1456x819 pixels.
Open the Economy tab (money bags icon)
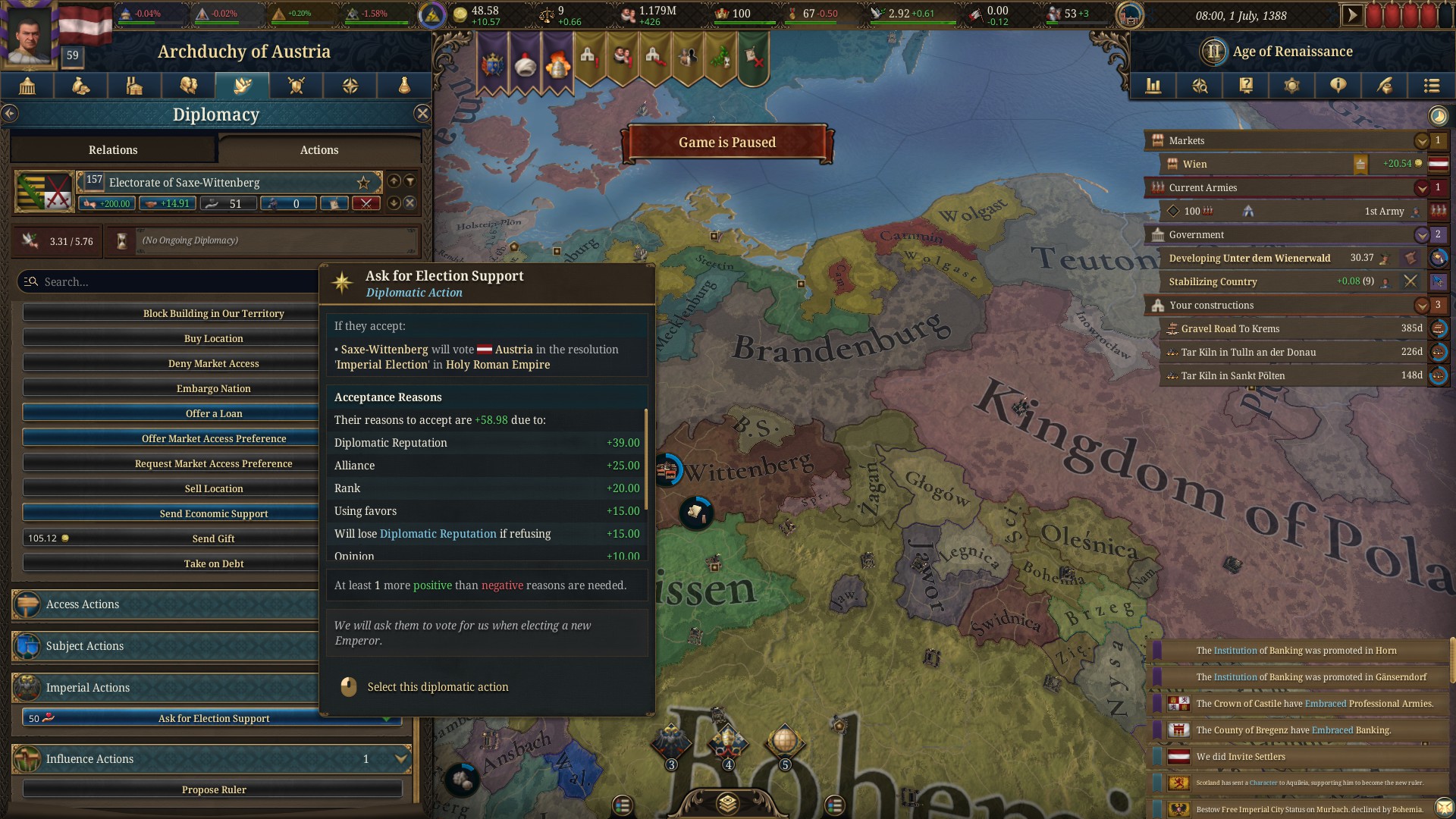(x=80, y=86)
